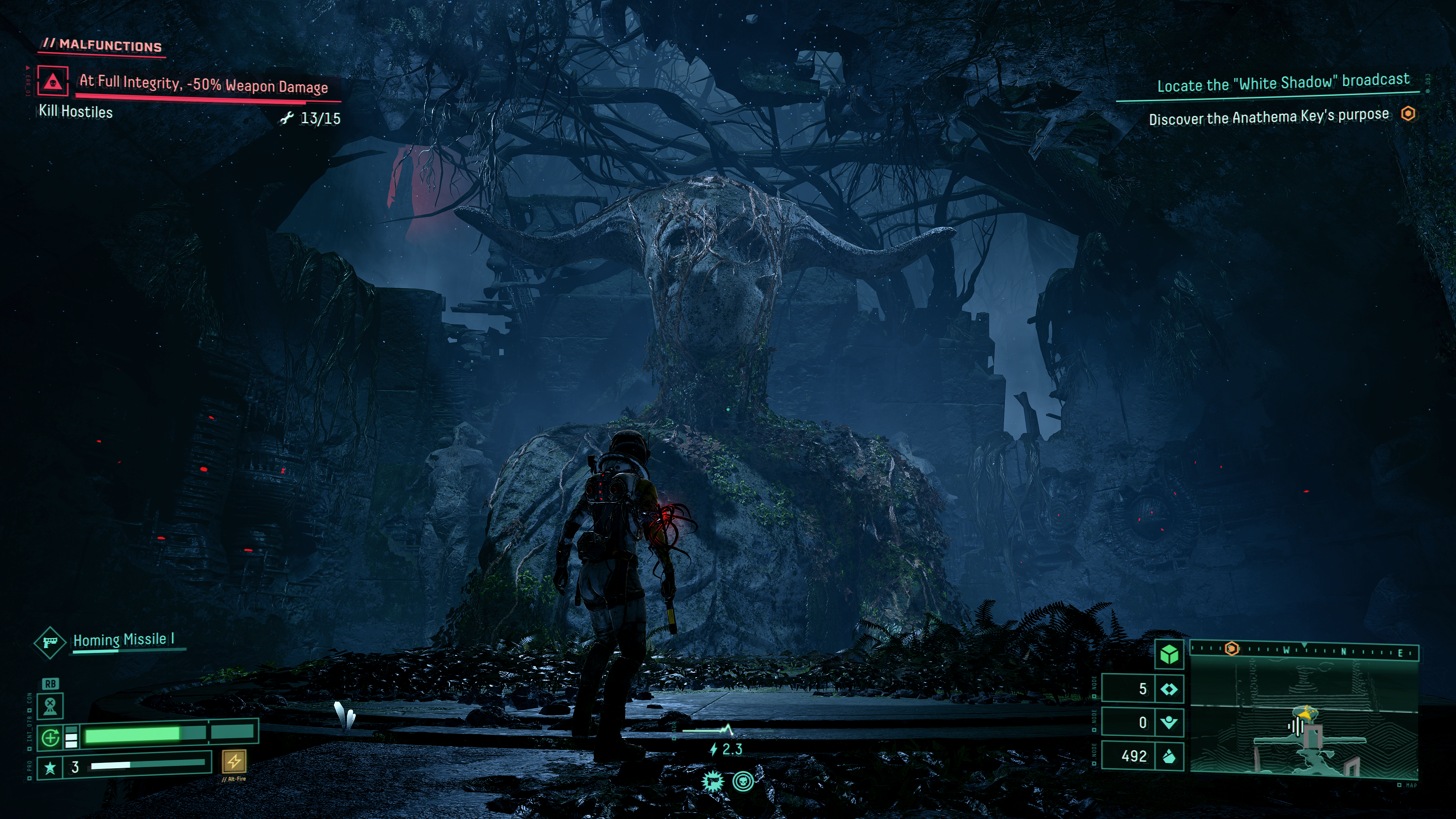Select the key counter icon showing zero
The height and width of the screenshot is (819, 1456).
click(1169, 722)
